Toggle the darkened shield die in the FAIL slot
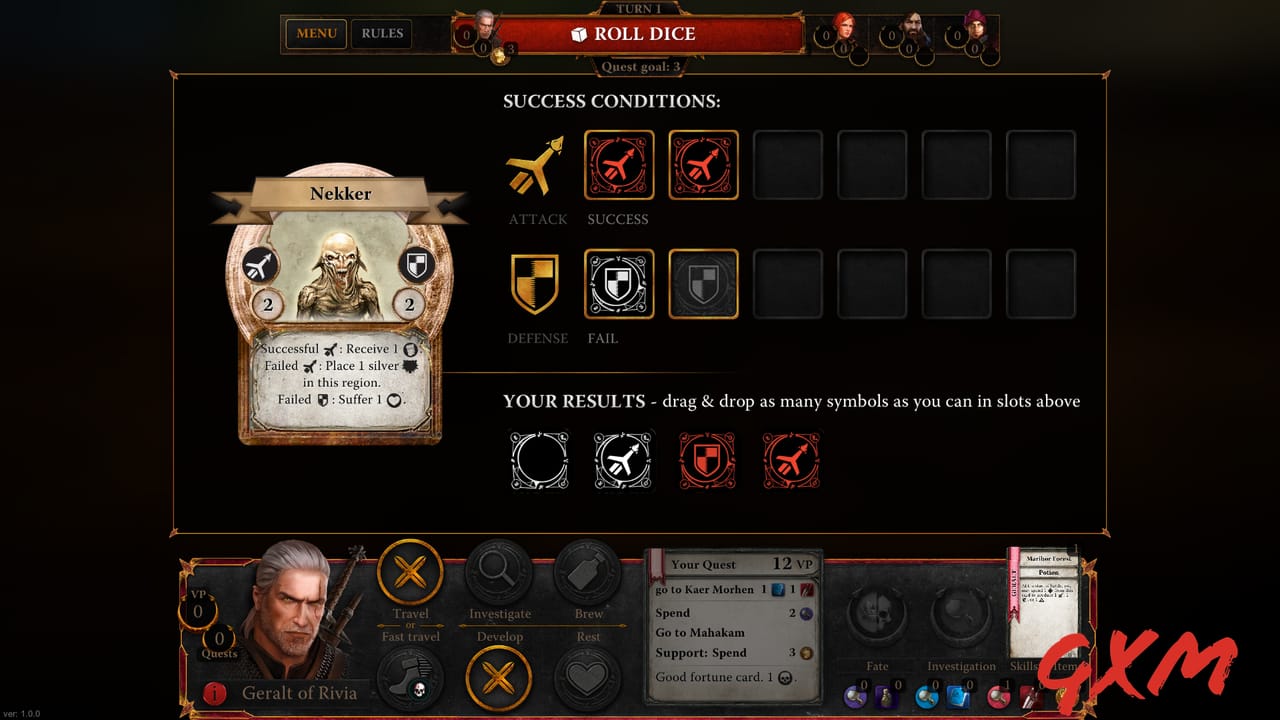The width and height of the screenshot is (1280, 720). [x=703, y=283]
